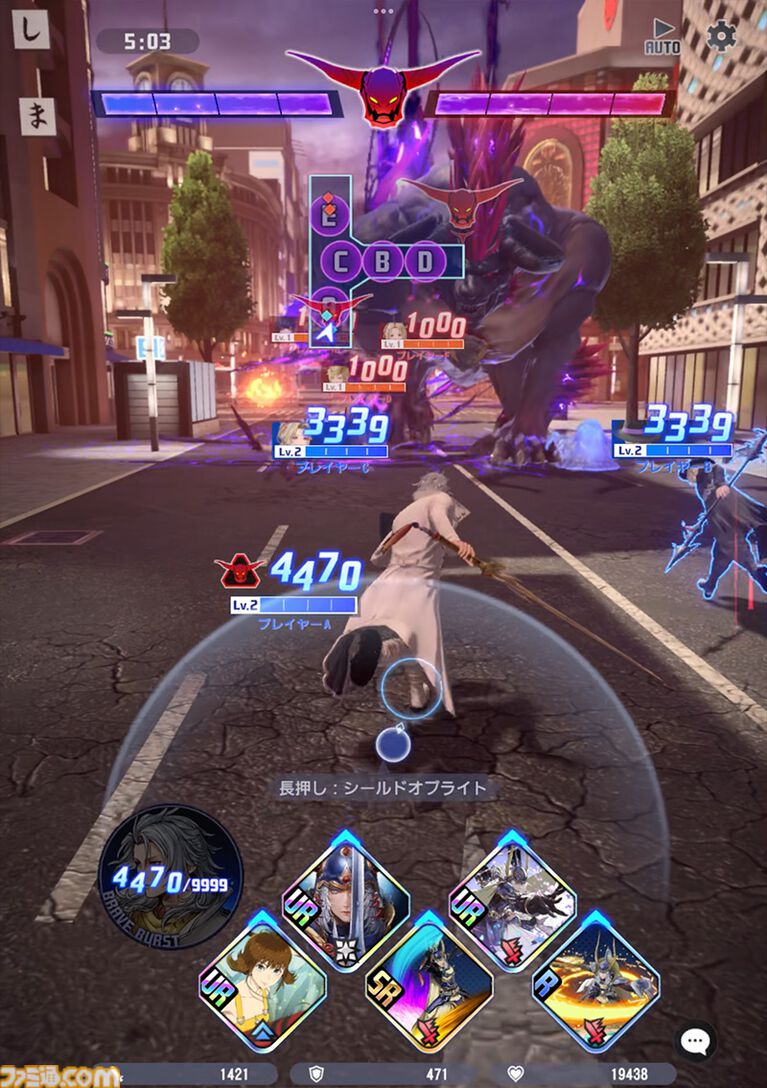This screenshot has height=1088, width=767.
Task: Click the lane minimap with C B D nodes
Action: (383, 262)
